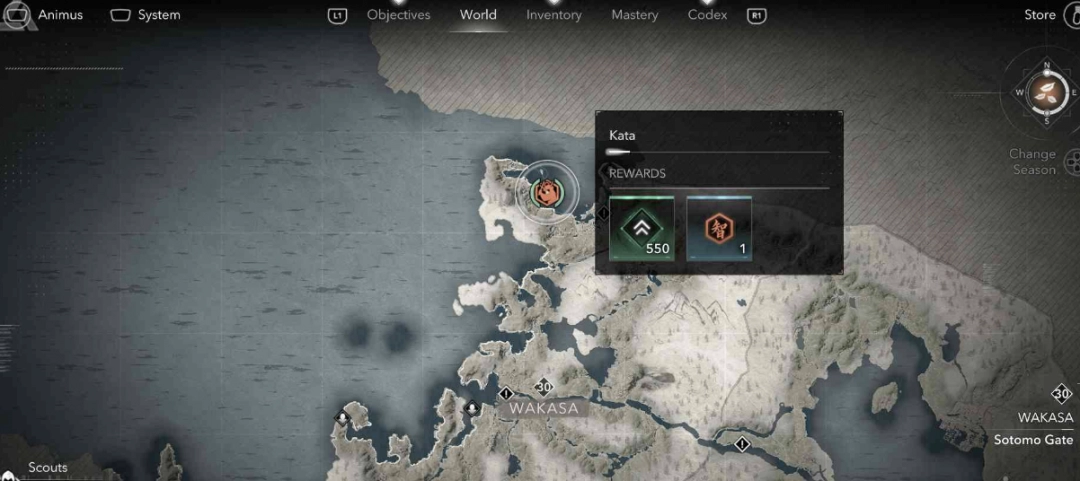Select the knowledge point reward tile
Image resolution: width=1080 pixels, height=481 pixels.
pos(719,228)
